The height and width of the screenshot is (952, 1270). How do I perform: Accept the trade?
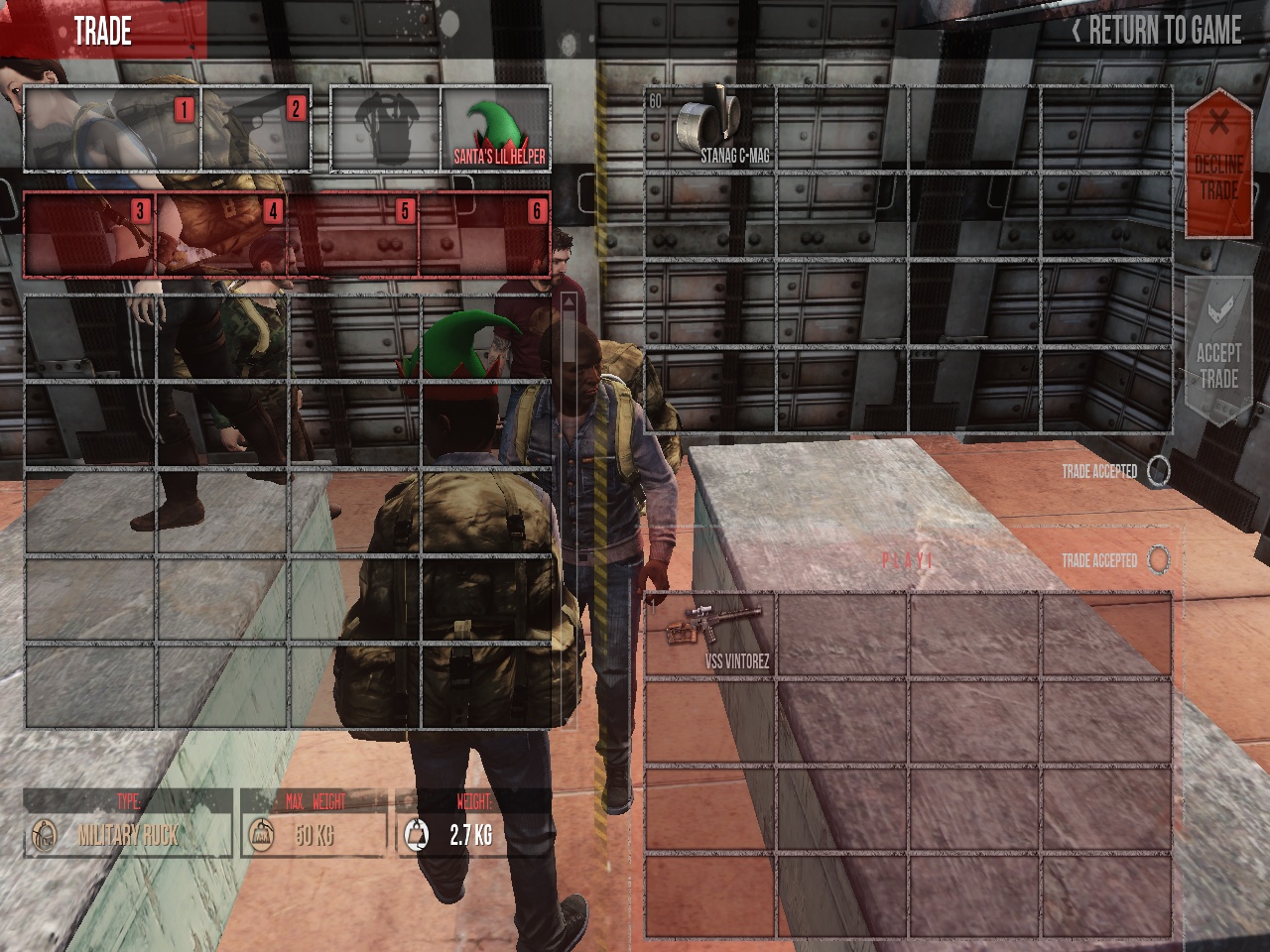click(x=1218, y=352)
